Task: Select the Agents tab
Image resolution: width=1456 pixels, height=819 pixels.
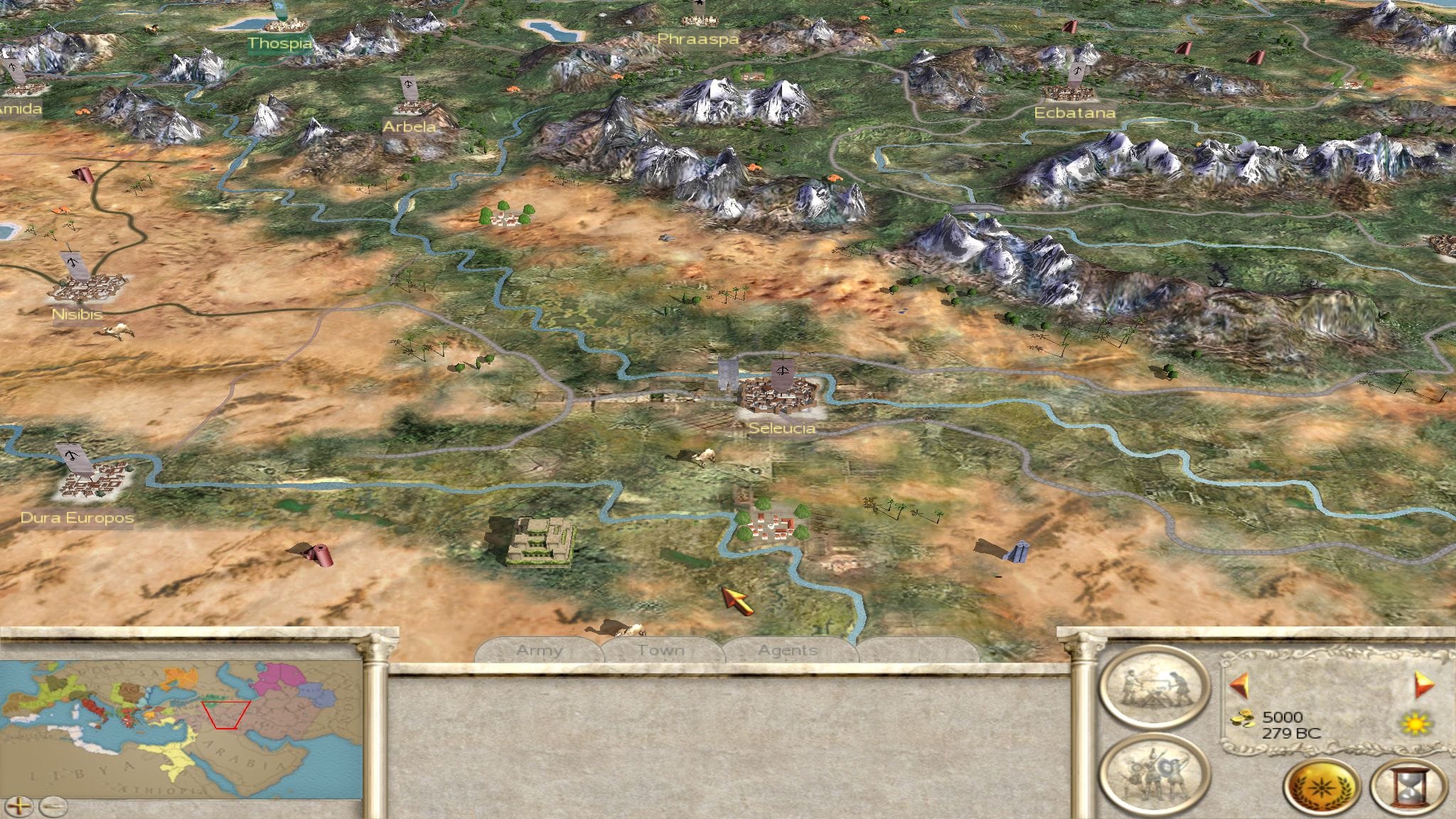Action: click(787, 650)
